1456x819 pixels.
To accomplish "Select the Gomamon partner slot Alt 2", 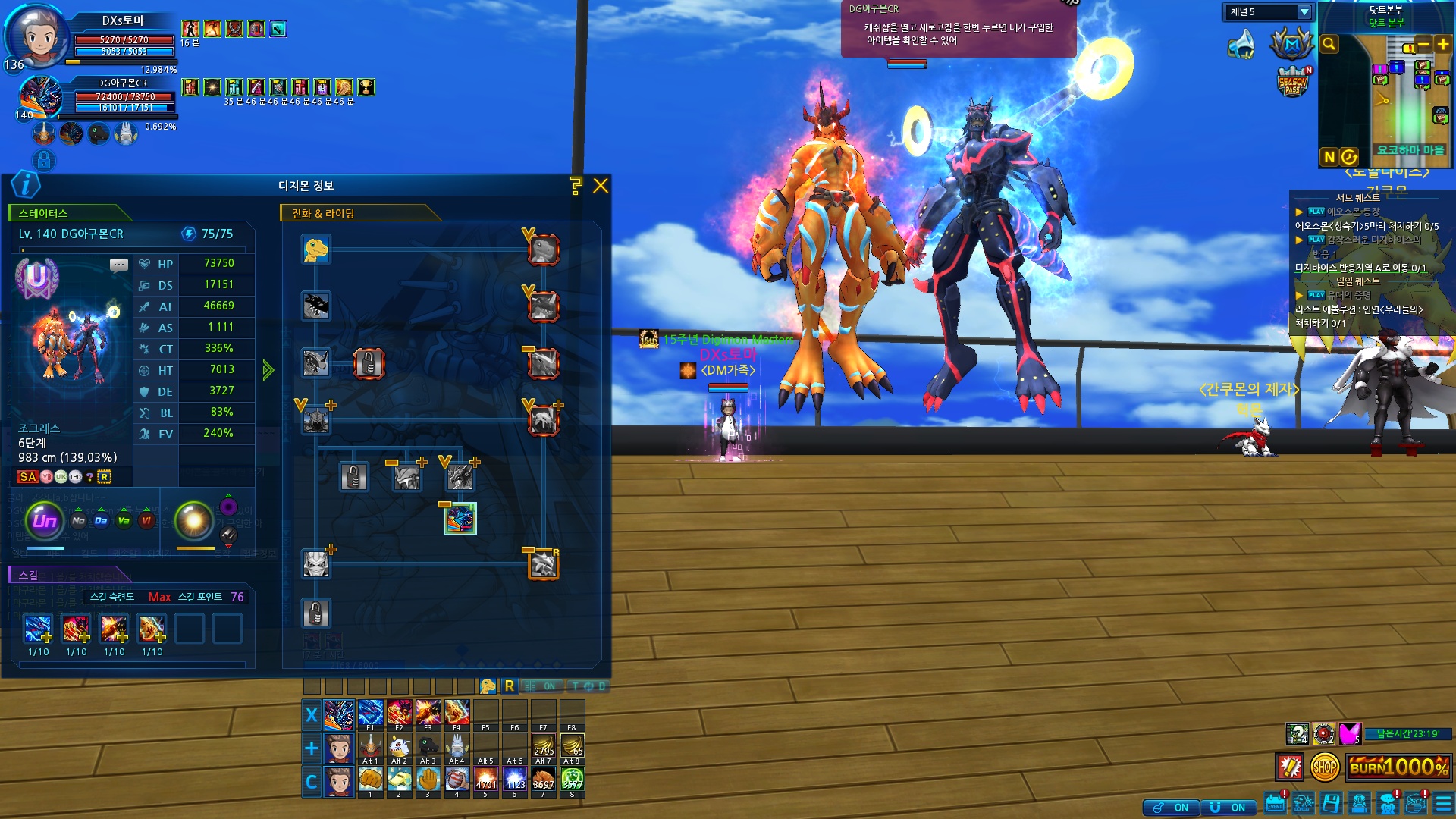I will click(400, 745).
